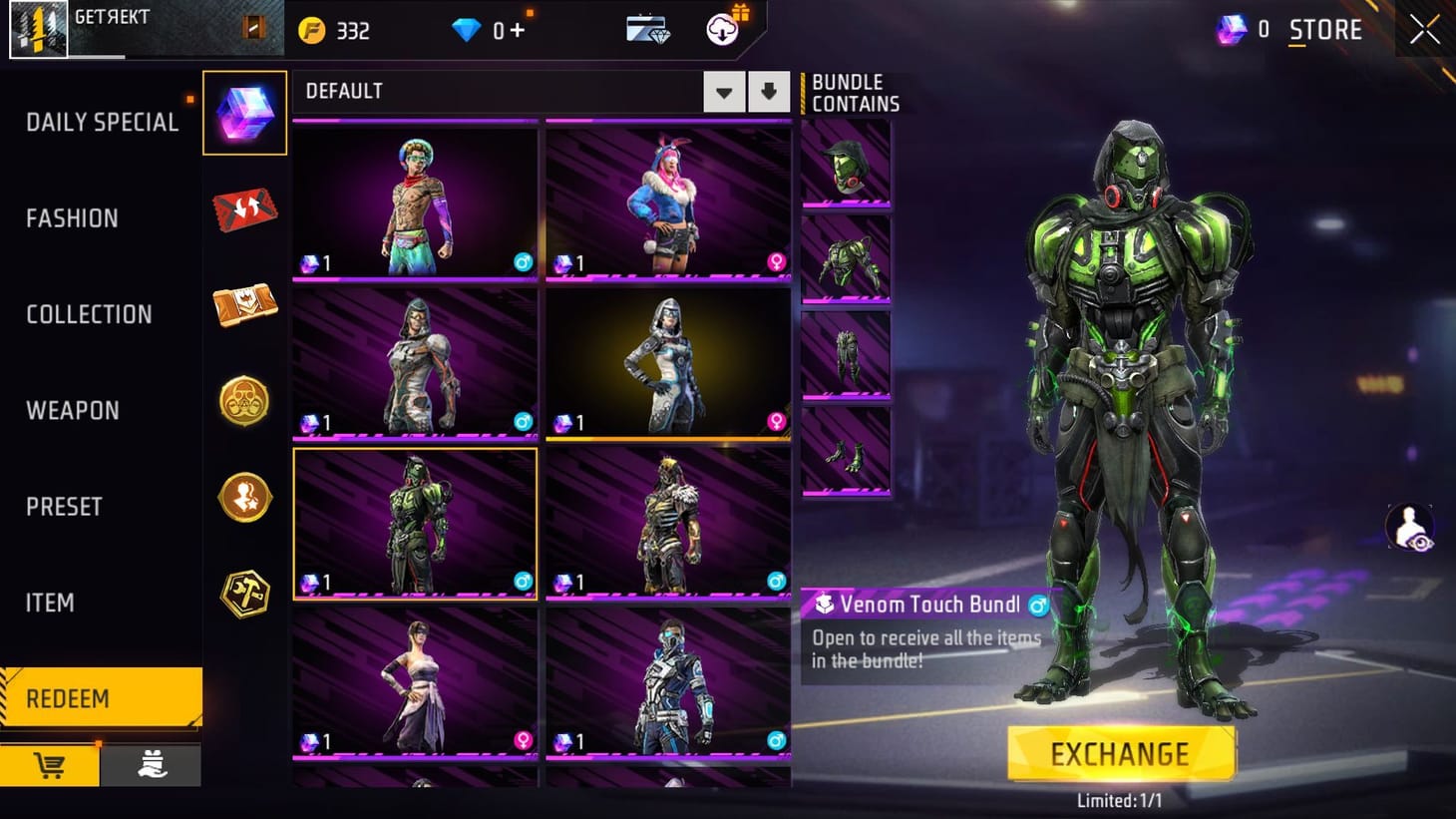Click the descending sort arrow beside DEFAULT
This screenshot has height=819, width=1456.
(768, 91)
